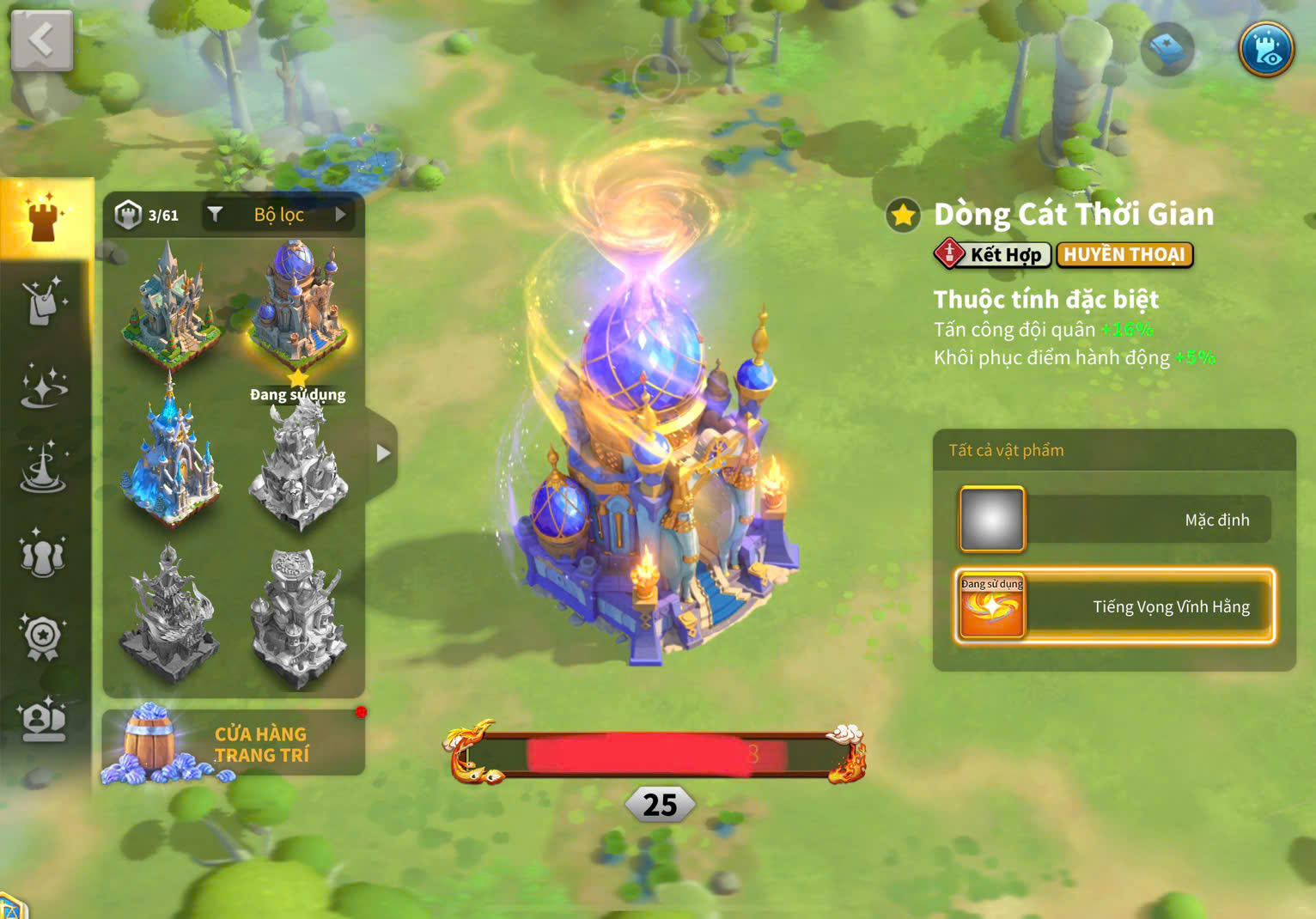Open the portrait frame decoration tab
1316x919 pixels.
coord(44,720)
